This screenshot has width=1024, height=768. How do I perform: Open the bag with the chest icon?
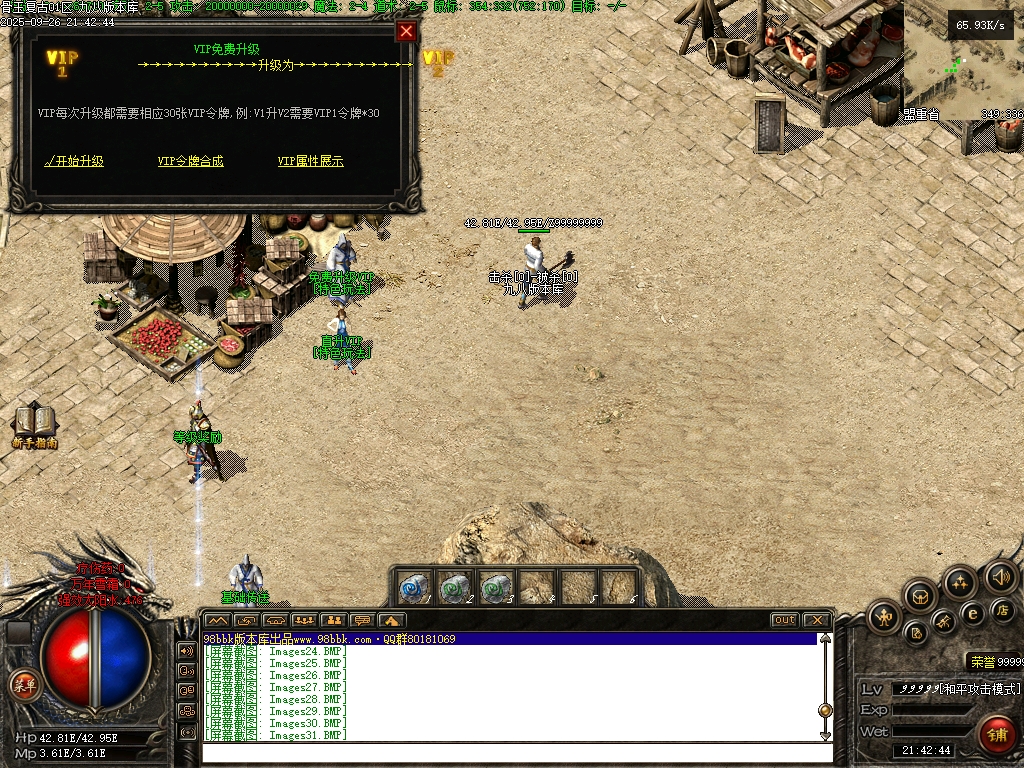[x=921, y=597]
